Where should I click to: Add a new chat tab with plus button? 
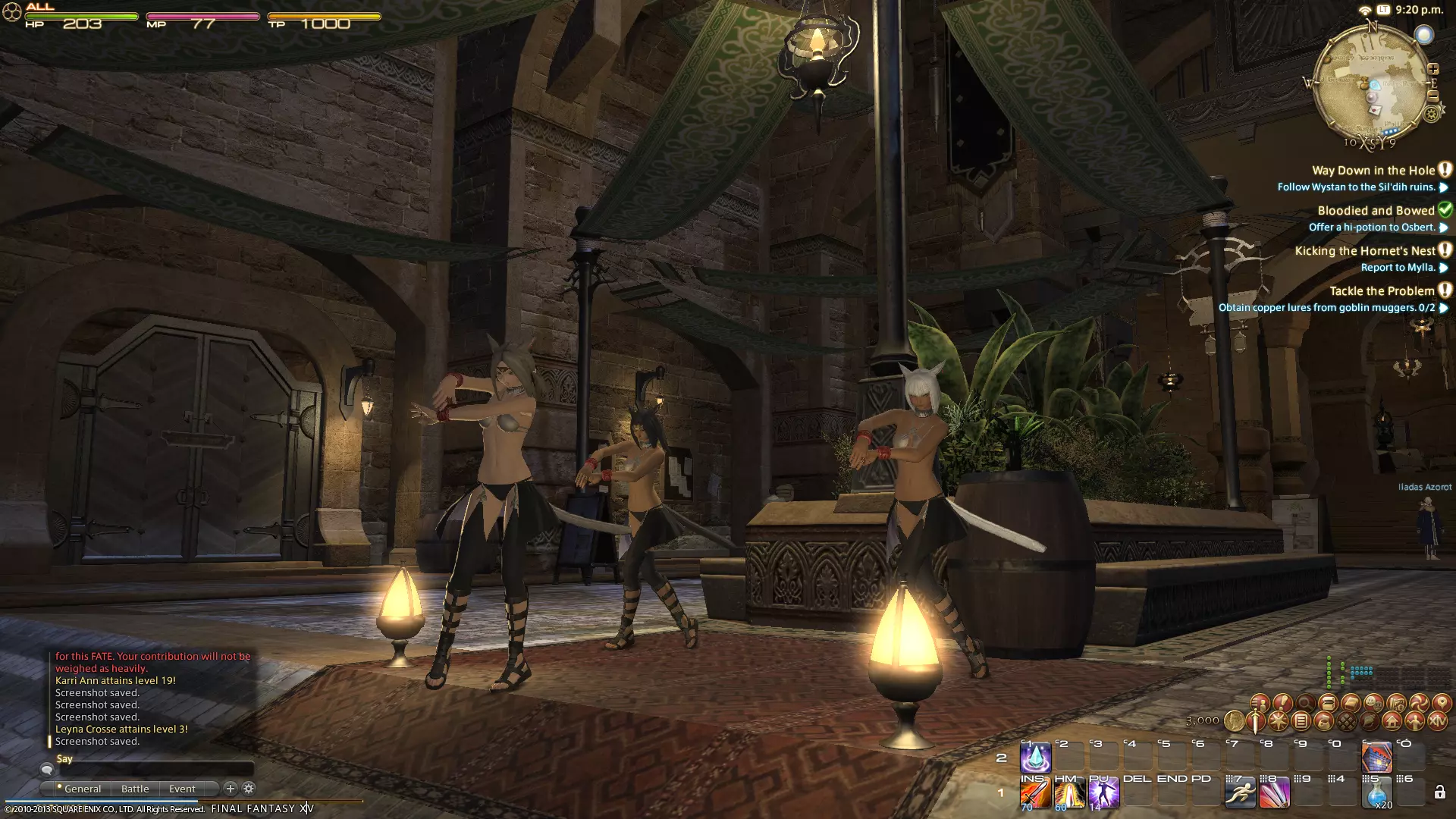[231, 789]
